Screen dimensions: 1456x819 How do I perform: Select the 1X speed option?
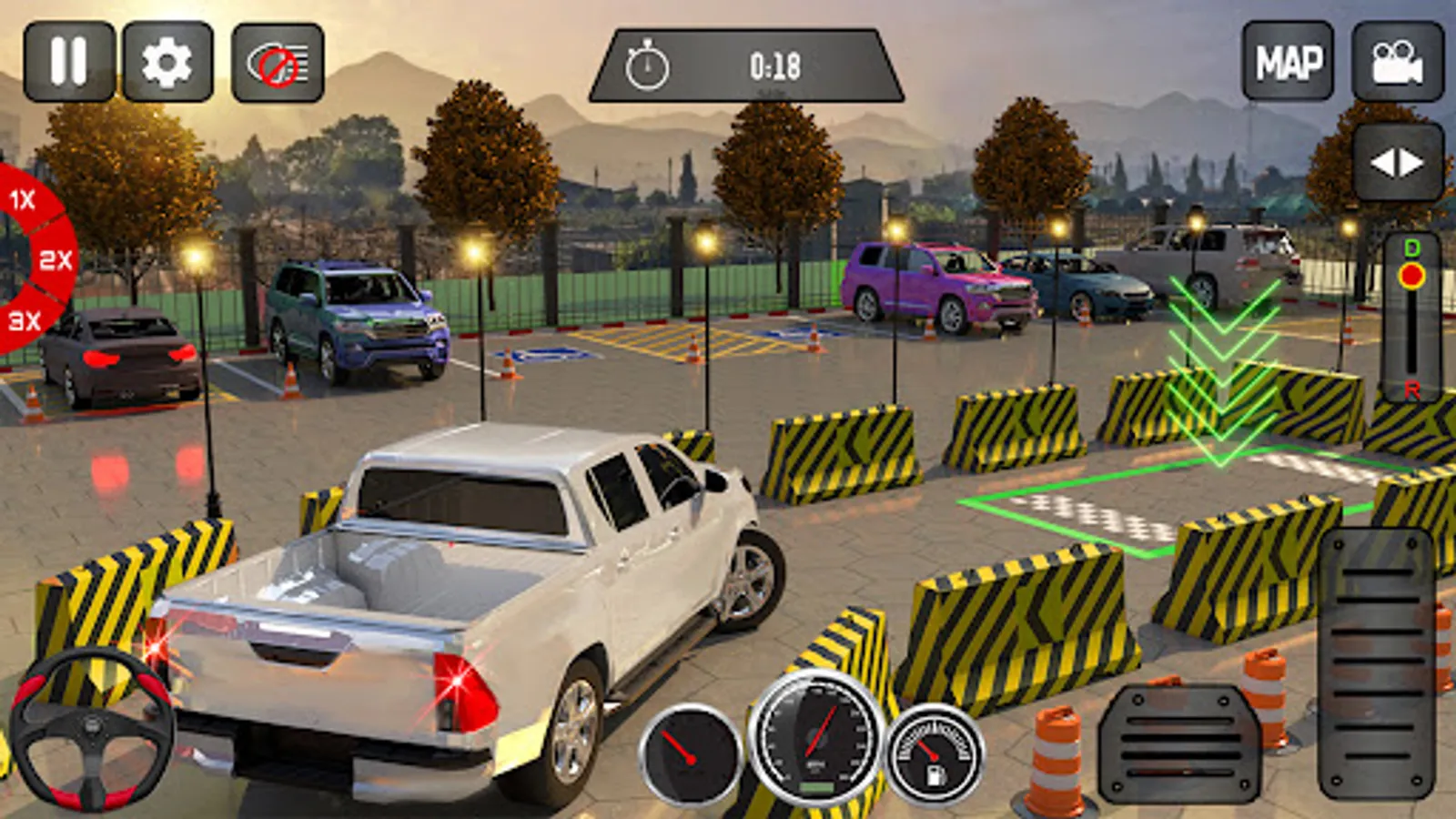[24, 199]
